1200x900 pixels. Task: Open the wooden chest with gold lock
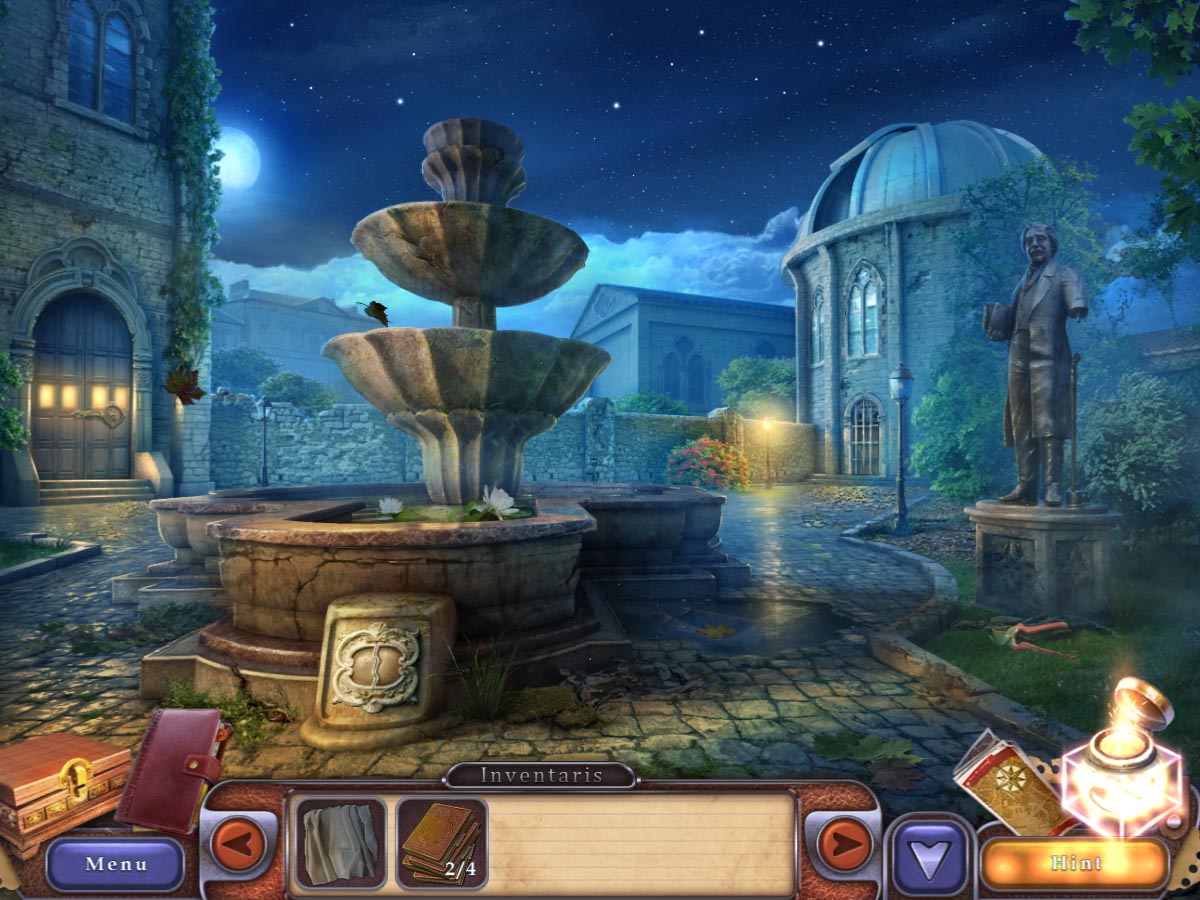[x=60, y=787]
